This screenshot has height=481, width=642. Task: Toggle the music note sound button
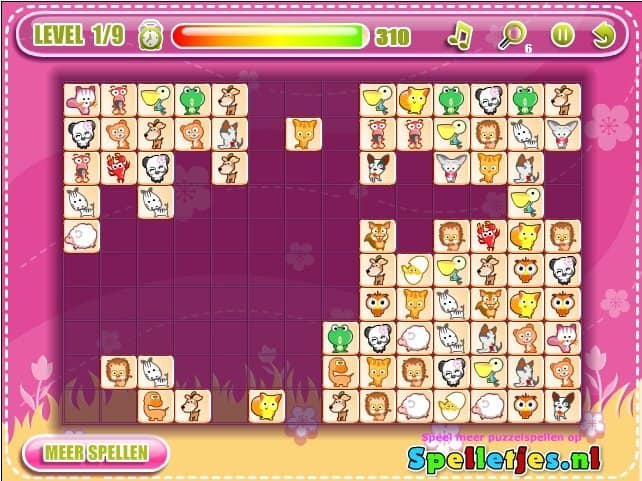coord(459,36)
